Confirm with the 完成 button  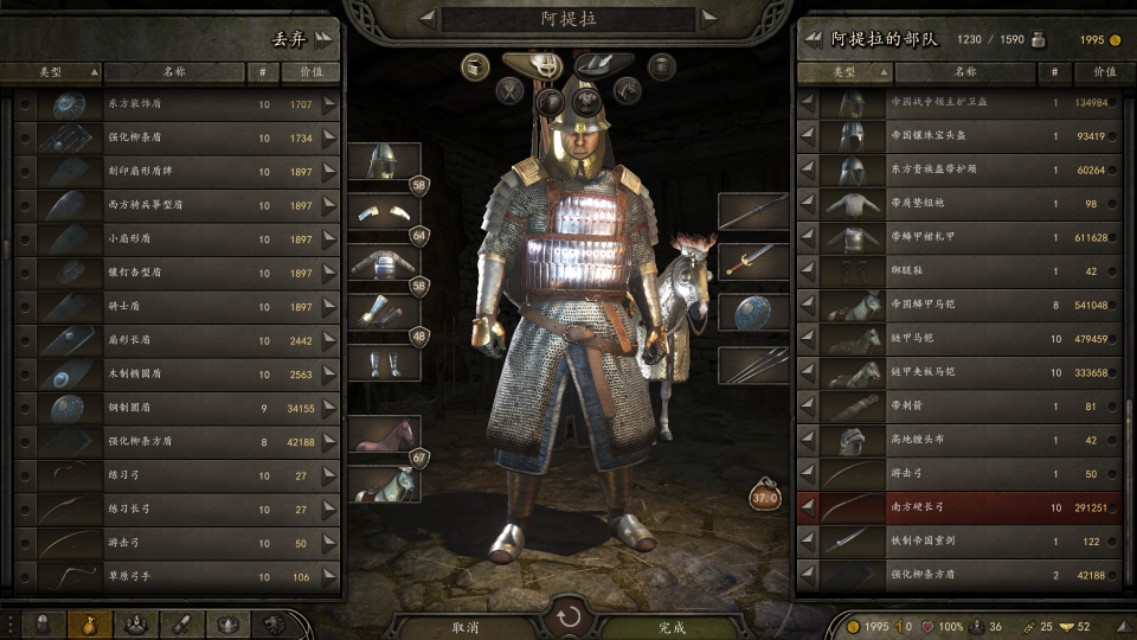coord(672,627)
